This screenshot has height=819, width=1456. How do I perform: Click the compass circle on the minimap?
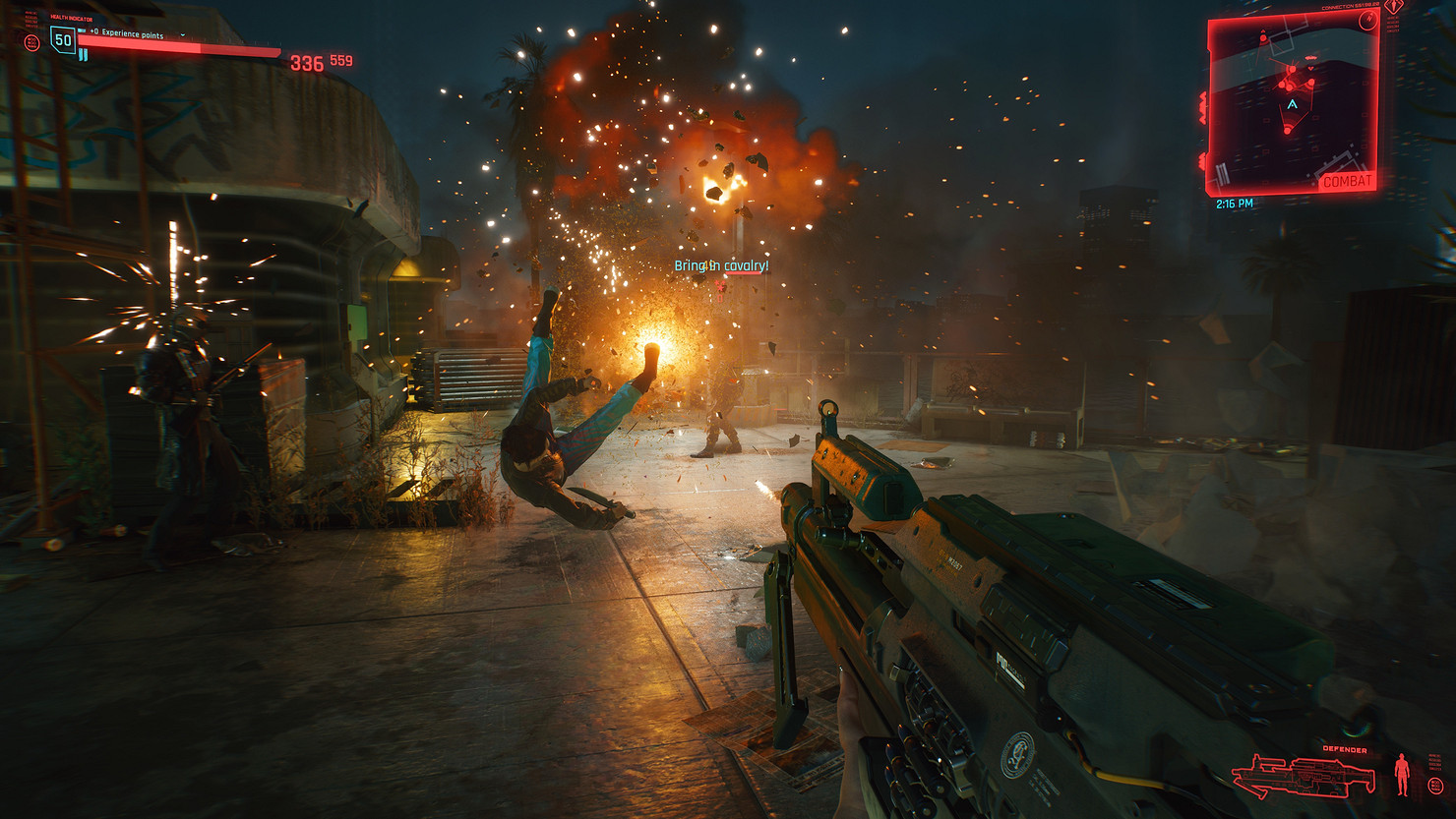[x=1367, y=22]
